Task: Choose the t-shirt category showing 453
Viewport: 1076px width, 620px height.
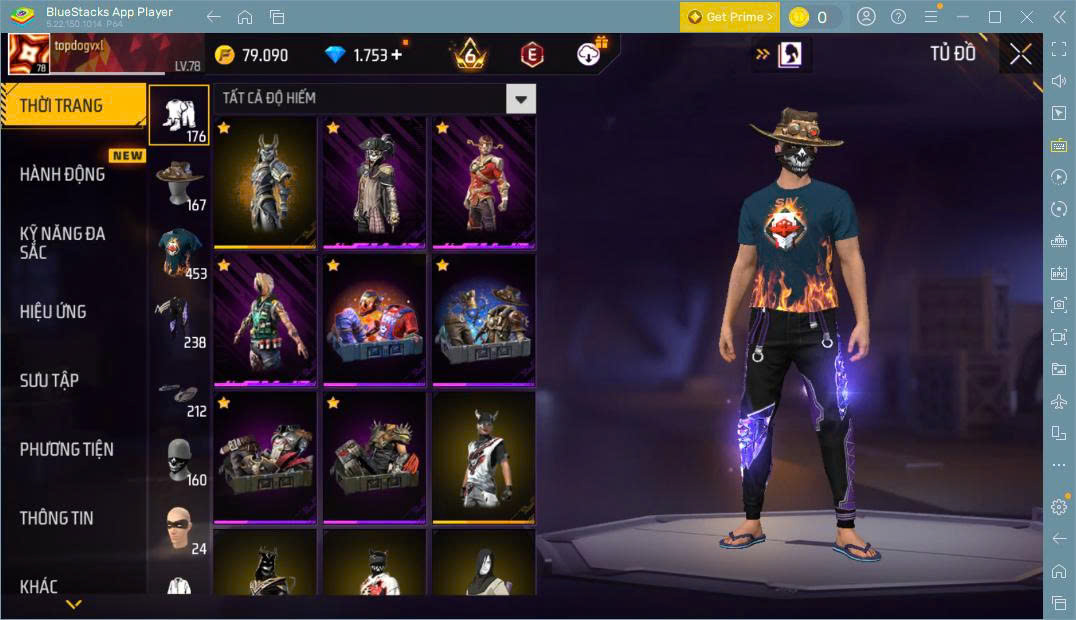Action: [x=180, y=253]
